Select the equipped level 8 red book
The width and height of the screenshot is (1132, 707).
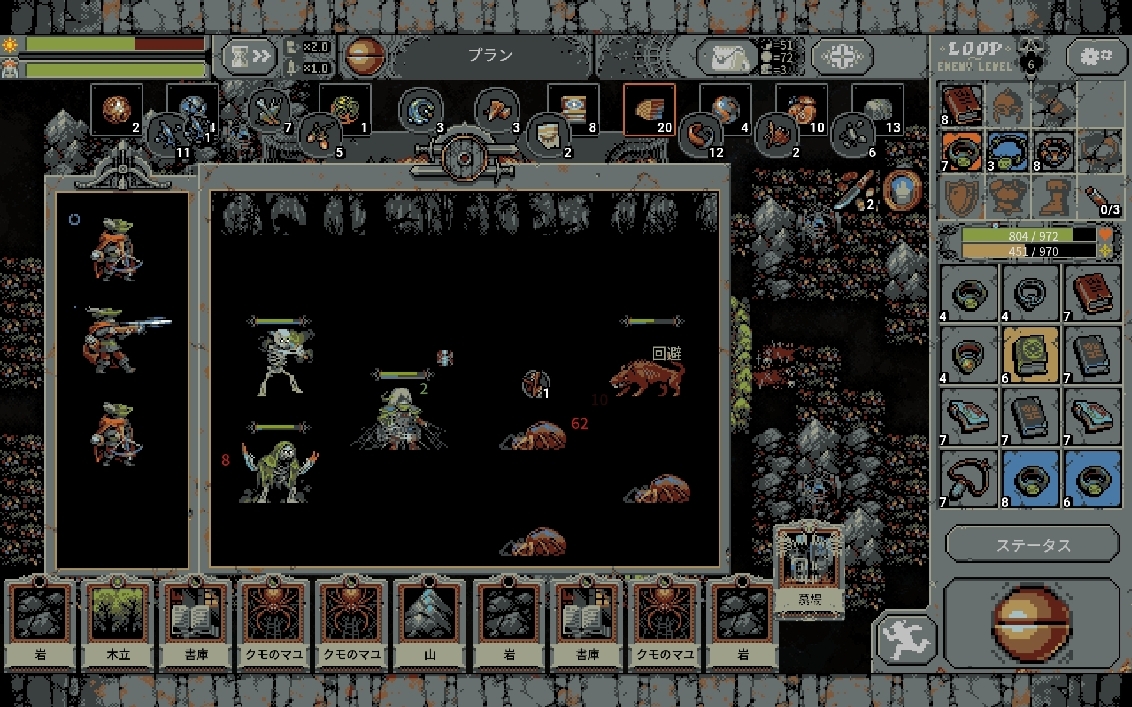tap(962, 104)
